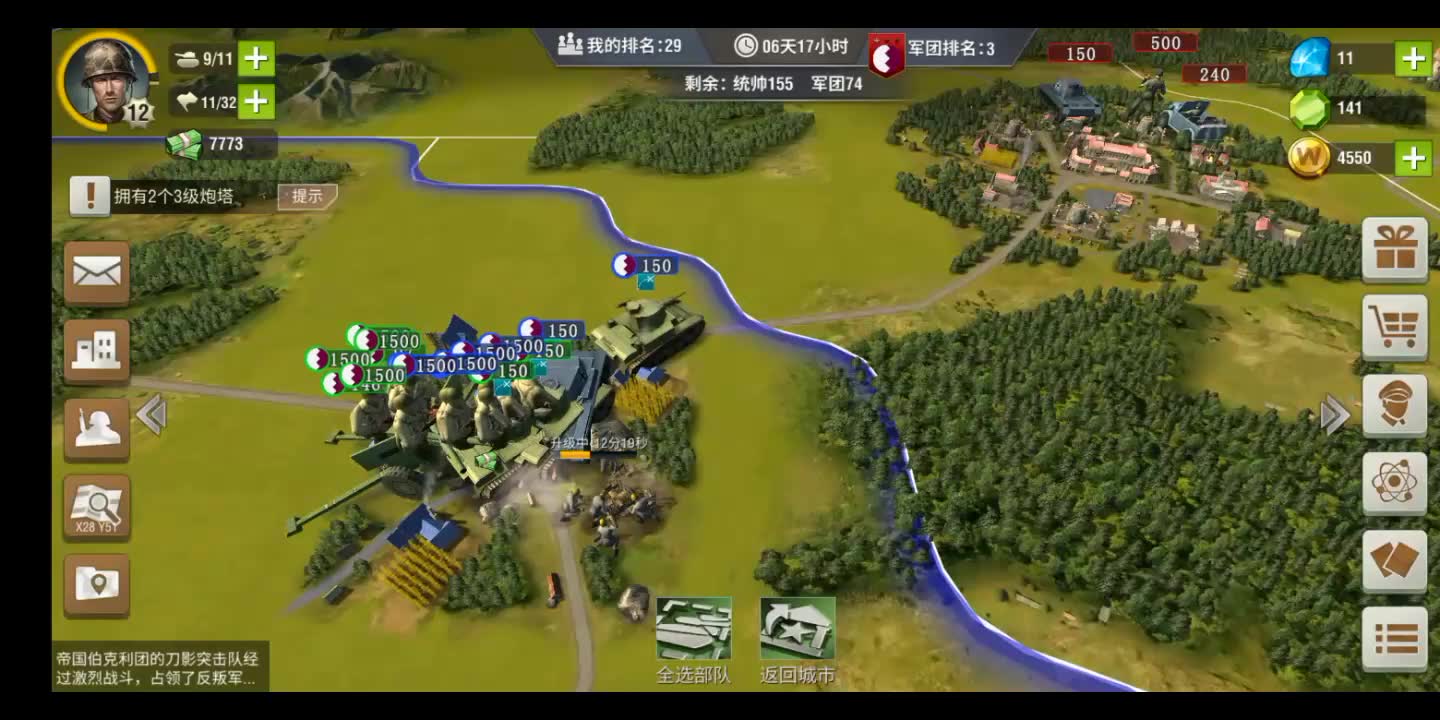1440x720 pixels.
Task: Open the atom research menu
Action: (1395, 483)
